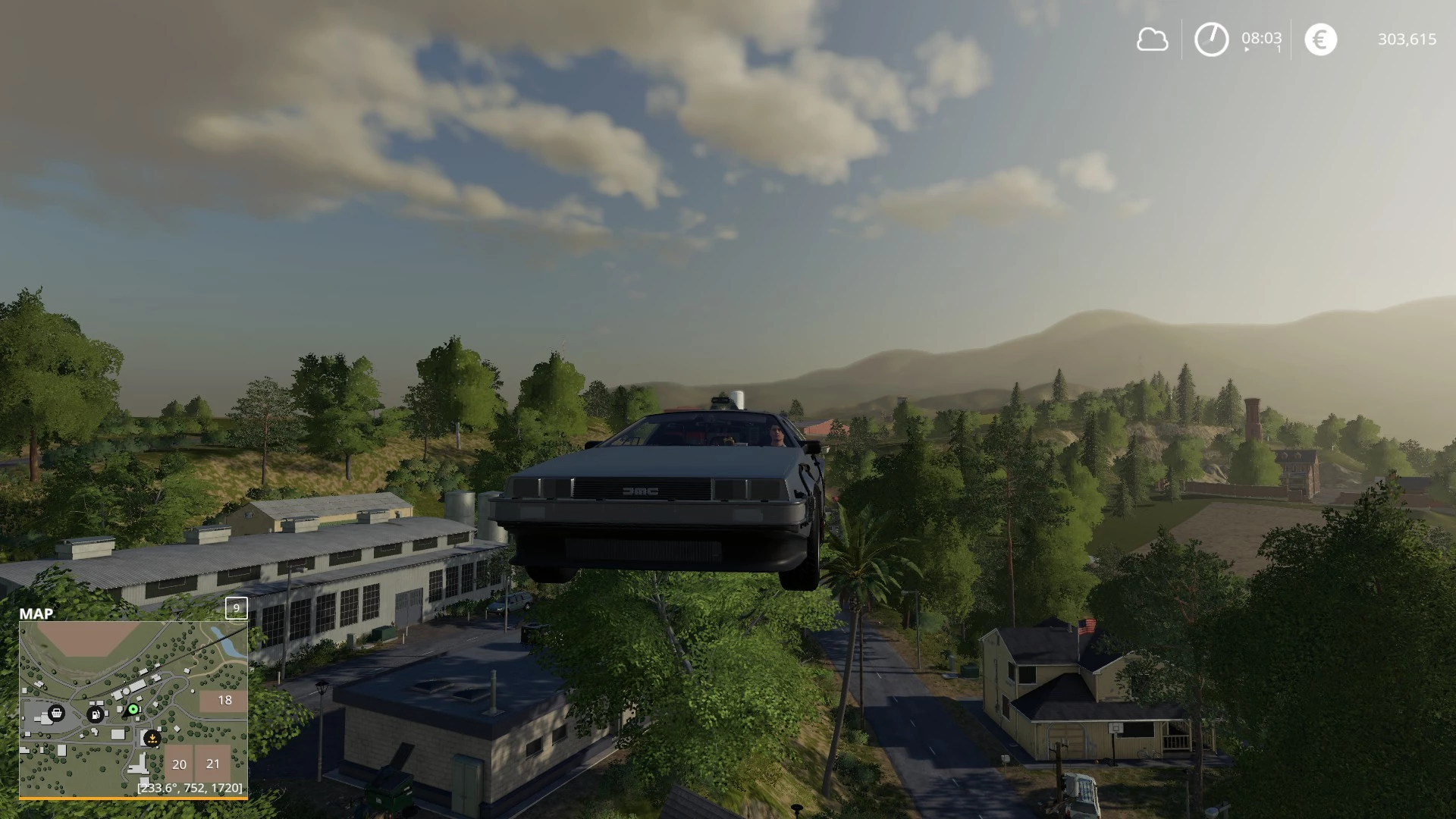Pick field 21 on the minimap
Image resolution: width=1456 pixels, height=819 pixels.
click(213, 764)
